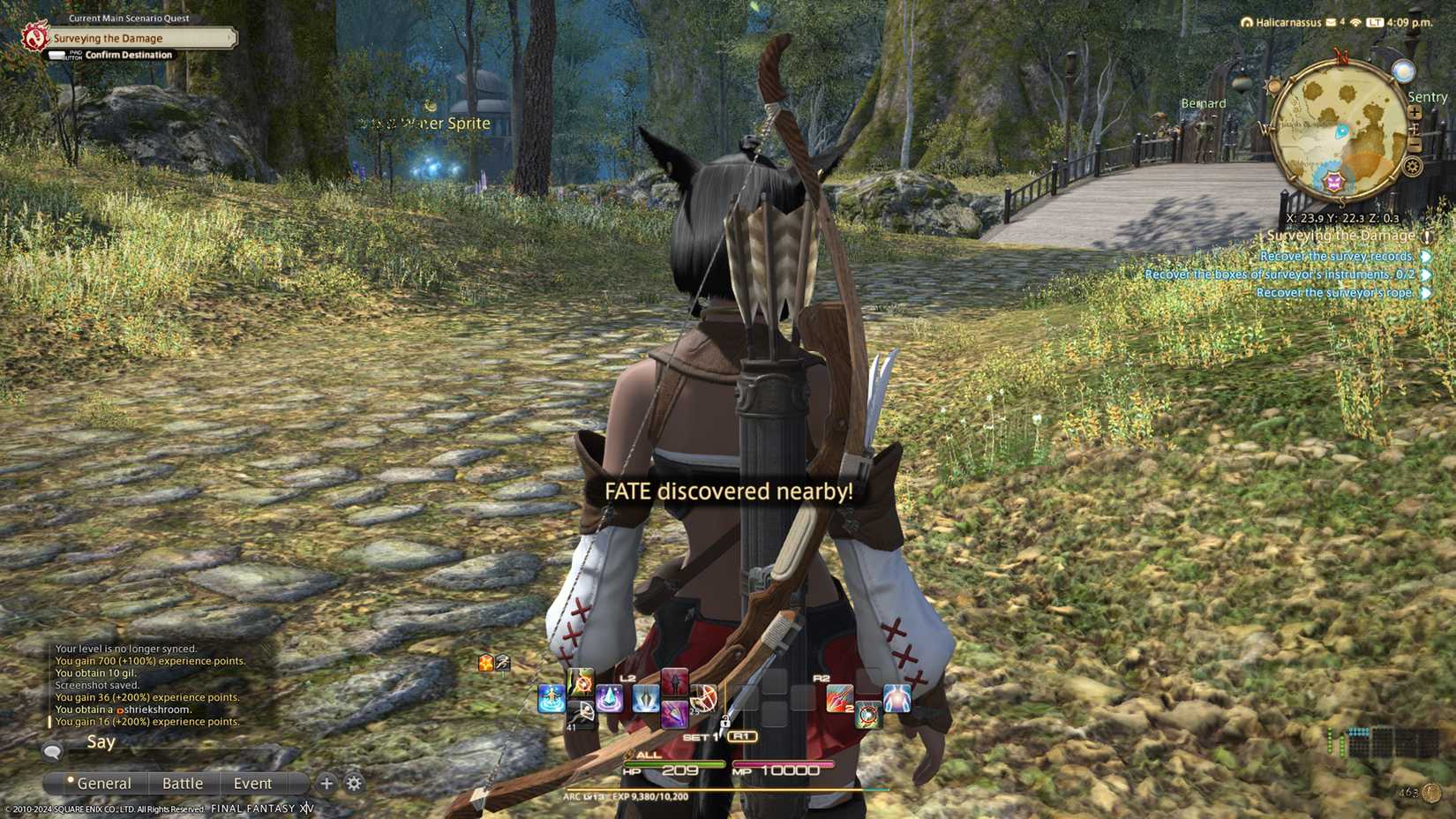
Task: Click the Sprint skill icon on the hotbar
Action: pos(552,697)
